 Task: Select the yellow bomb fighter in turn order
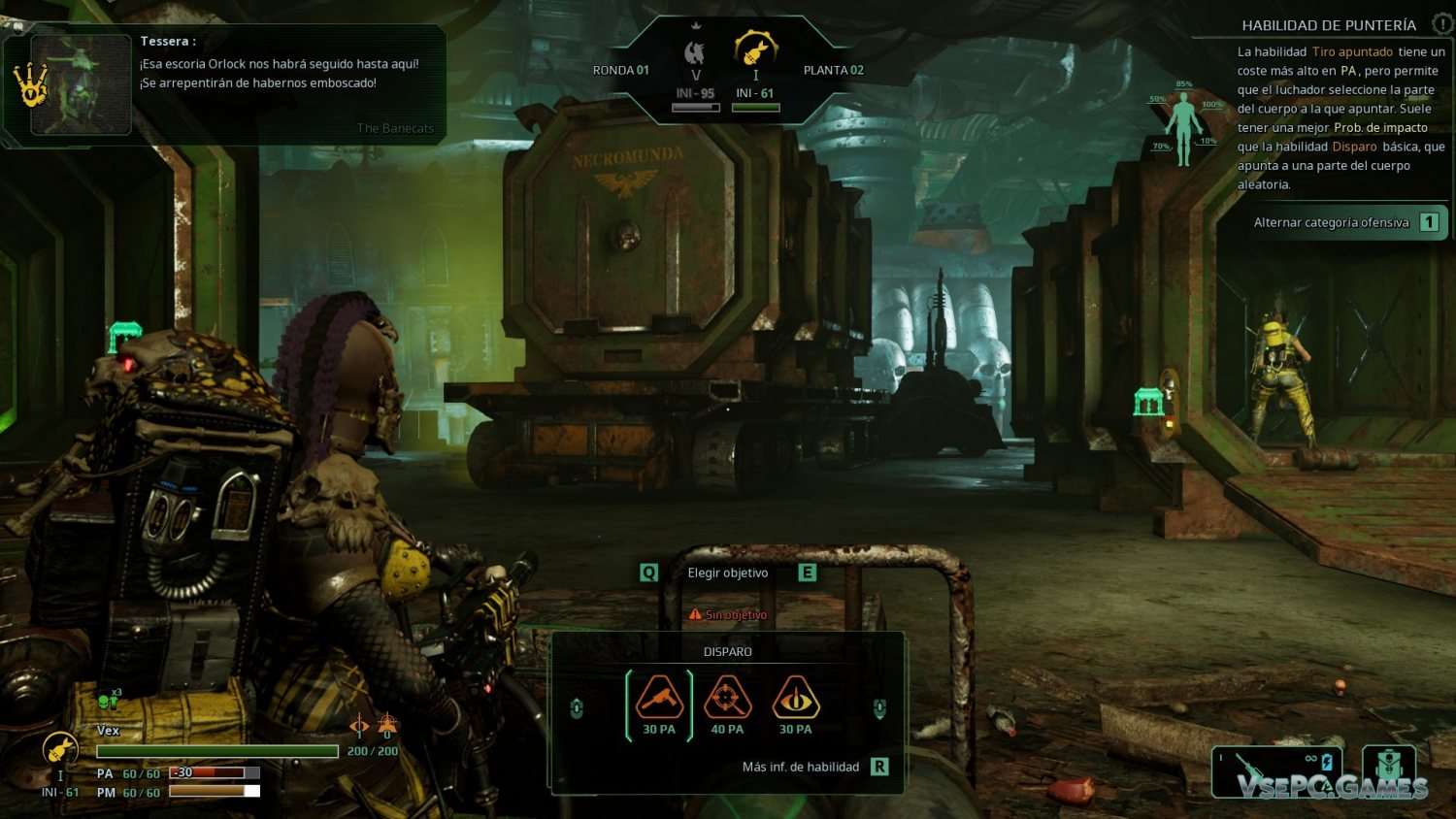point(755,49)
